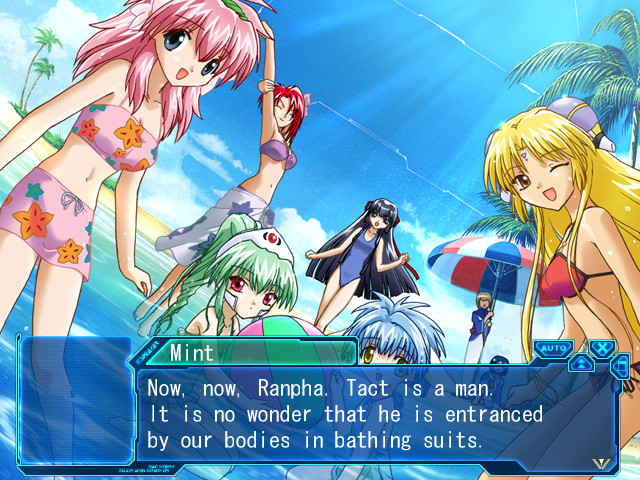Enable AUTO text advance mode
Screen dimensions: 640x480
click(x=551, y=349)
